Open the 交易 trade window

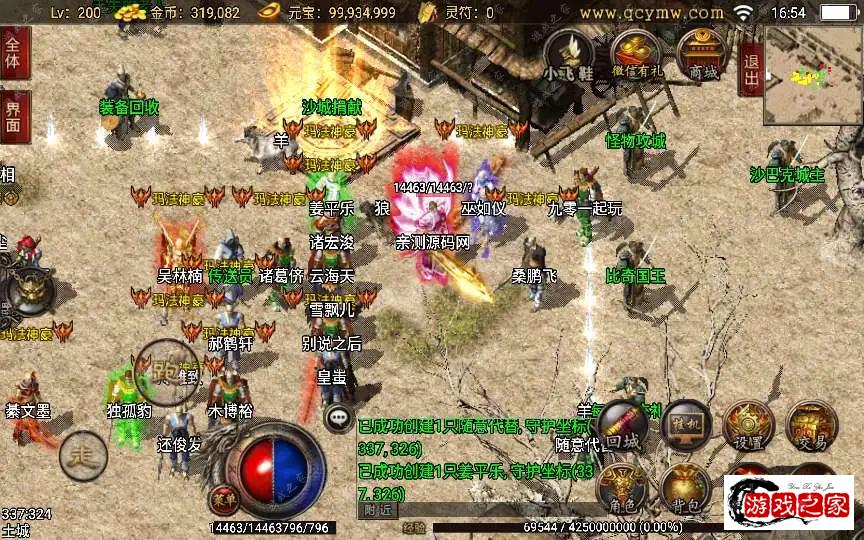coord(811,424)
